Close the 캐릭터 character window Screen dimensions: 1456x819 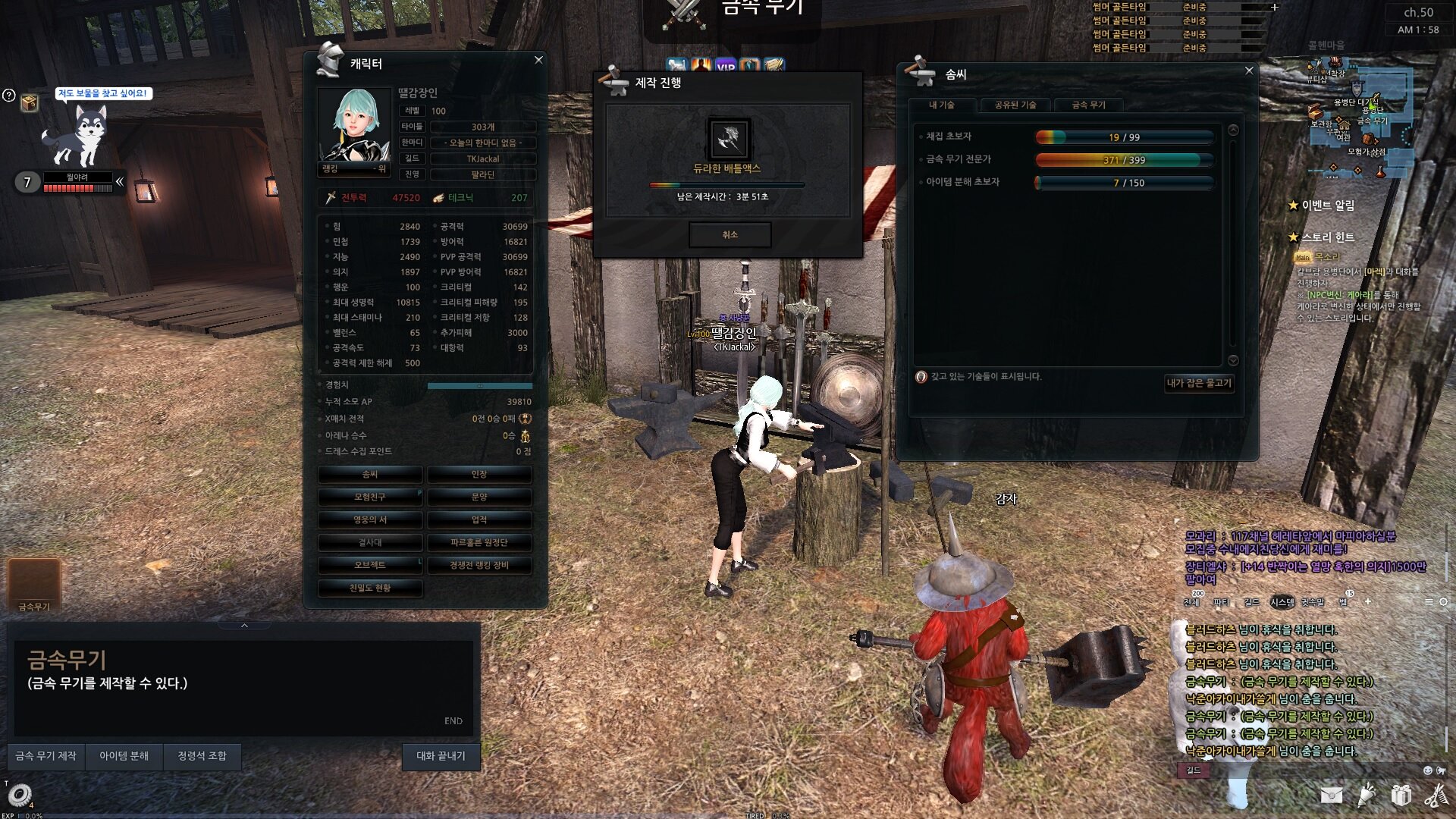point(538,60)
